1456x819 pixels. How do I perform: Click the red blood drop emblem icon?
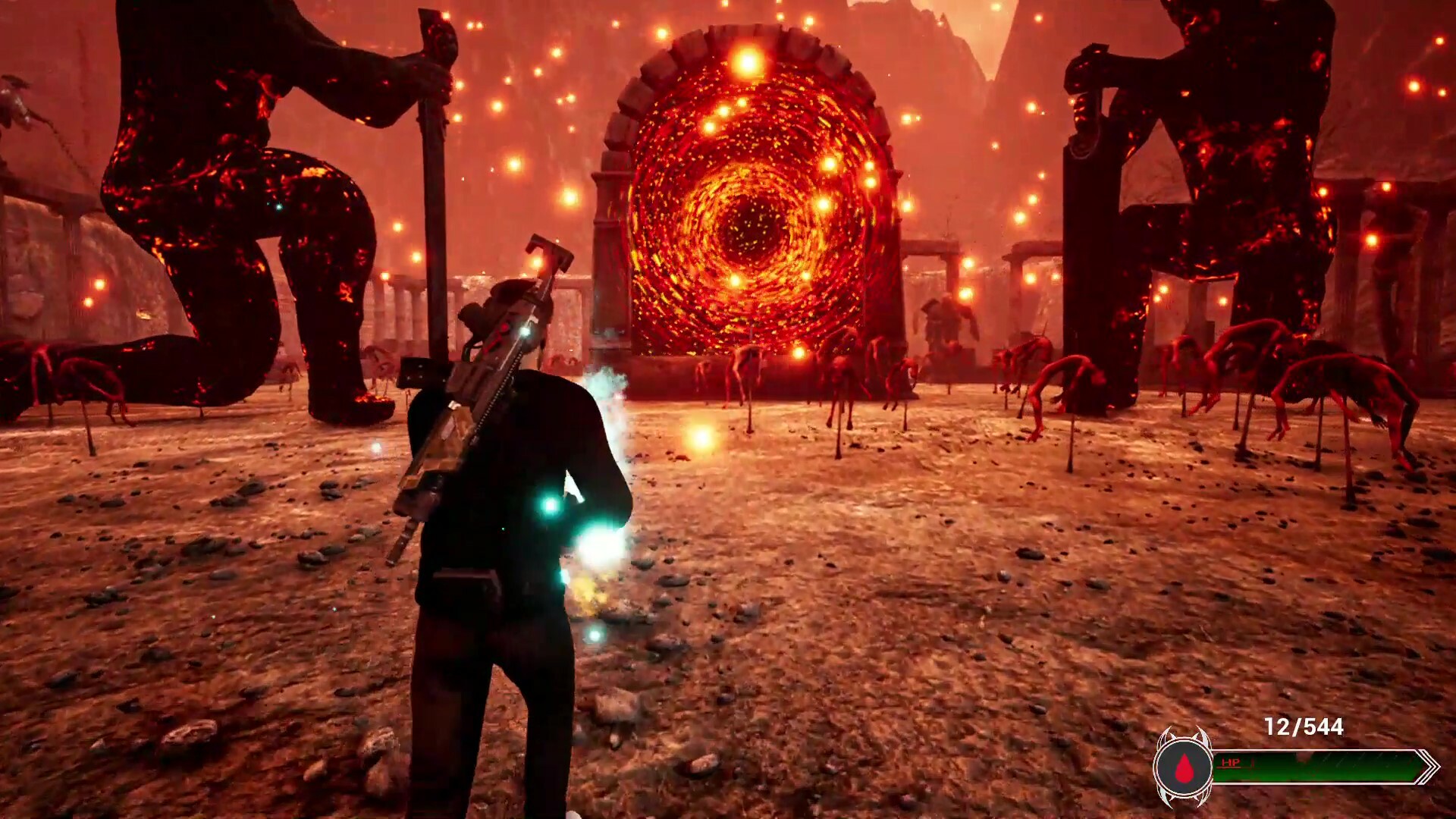1183,769
